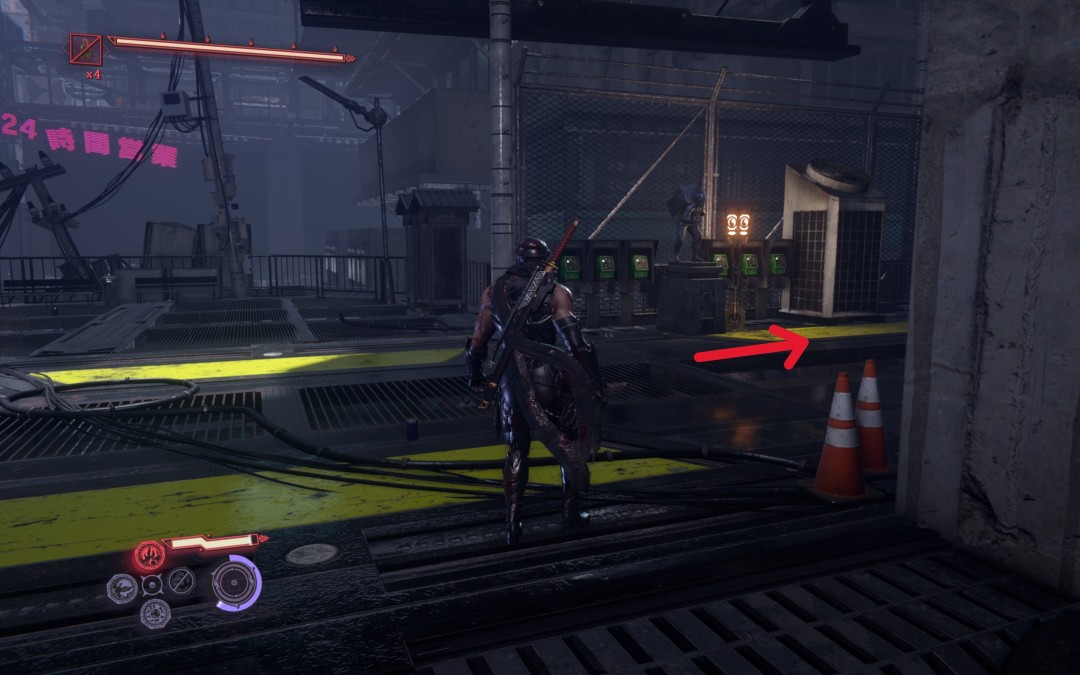Activate the glowing red flame emblem

coord(149,553)
